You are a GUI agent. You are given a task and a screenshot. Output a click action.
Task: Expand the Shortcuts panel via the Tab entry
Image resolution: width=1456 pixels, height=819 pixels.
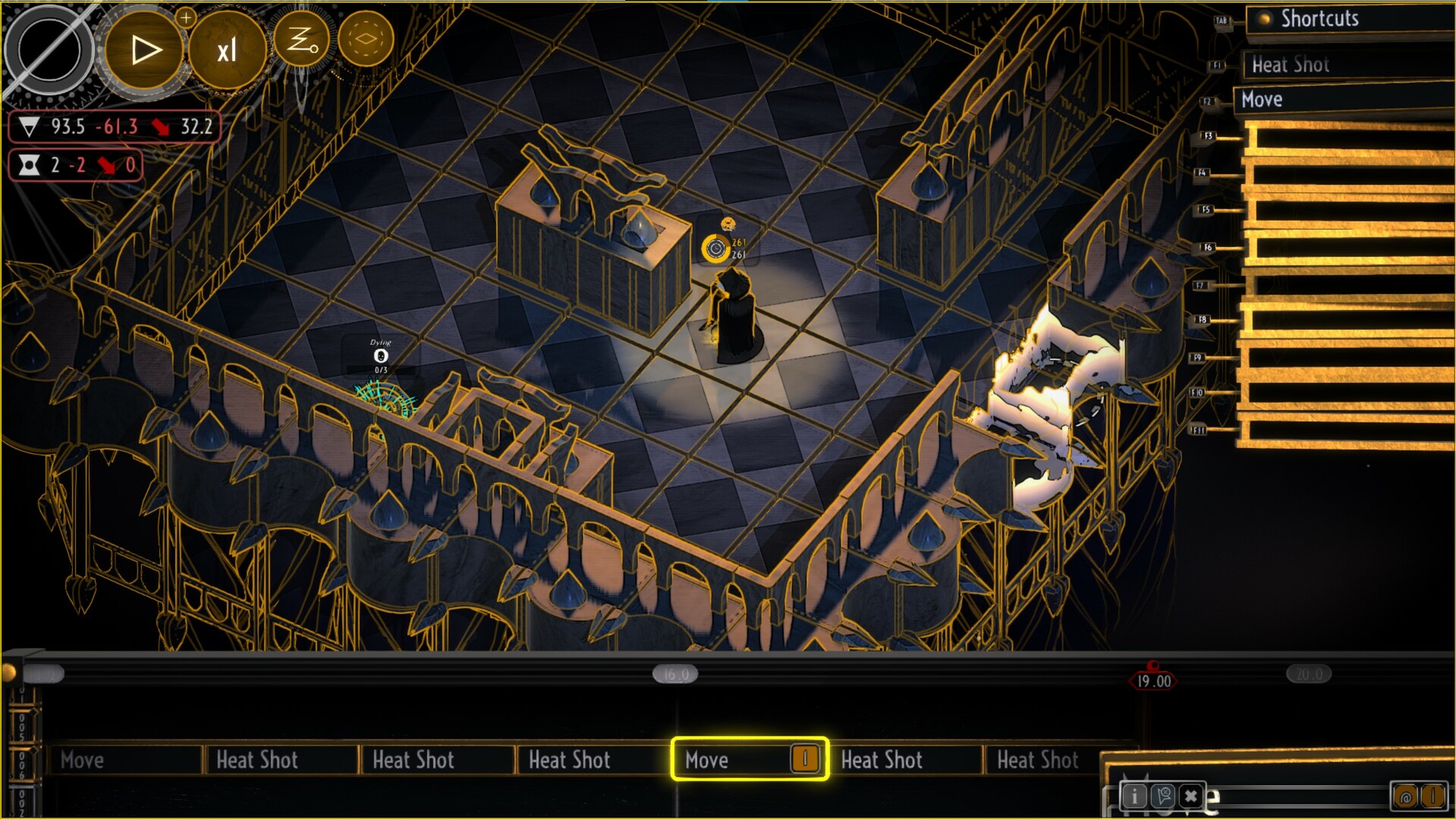[x=1222, y=20]
